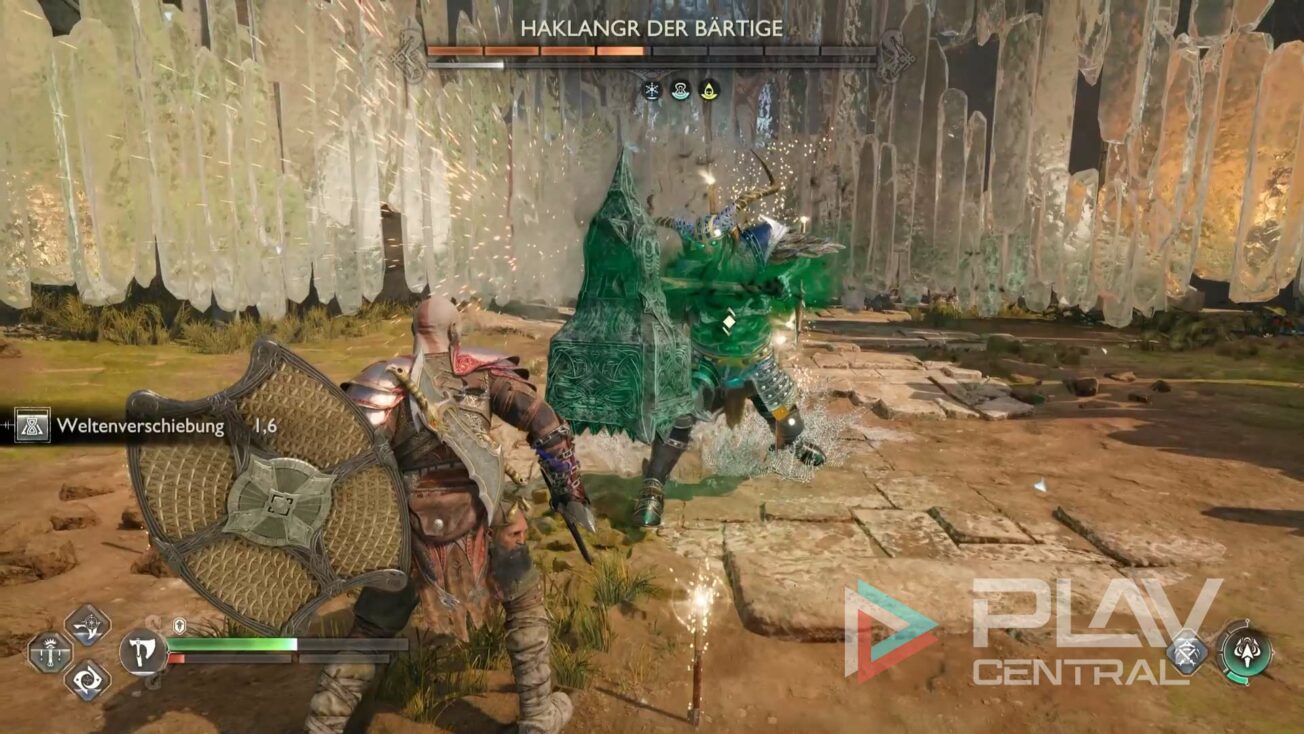Click the green poison status icon below the boss name
Viewport: 1304px width, 734px height.
pos(681,90)
